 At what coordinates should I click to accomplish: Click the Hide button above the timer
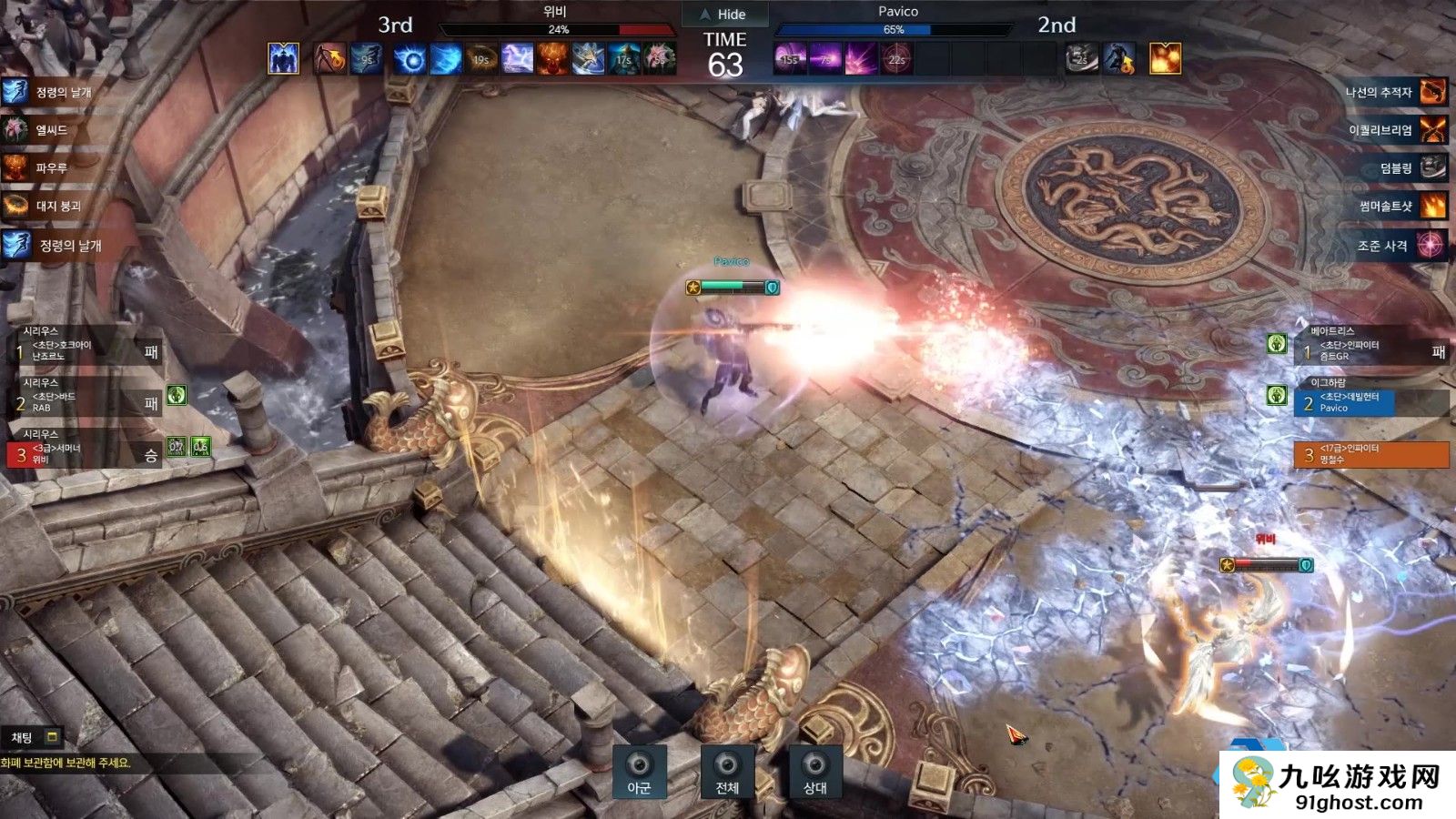click(724, 15)
